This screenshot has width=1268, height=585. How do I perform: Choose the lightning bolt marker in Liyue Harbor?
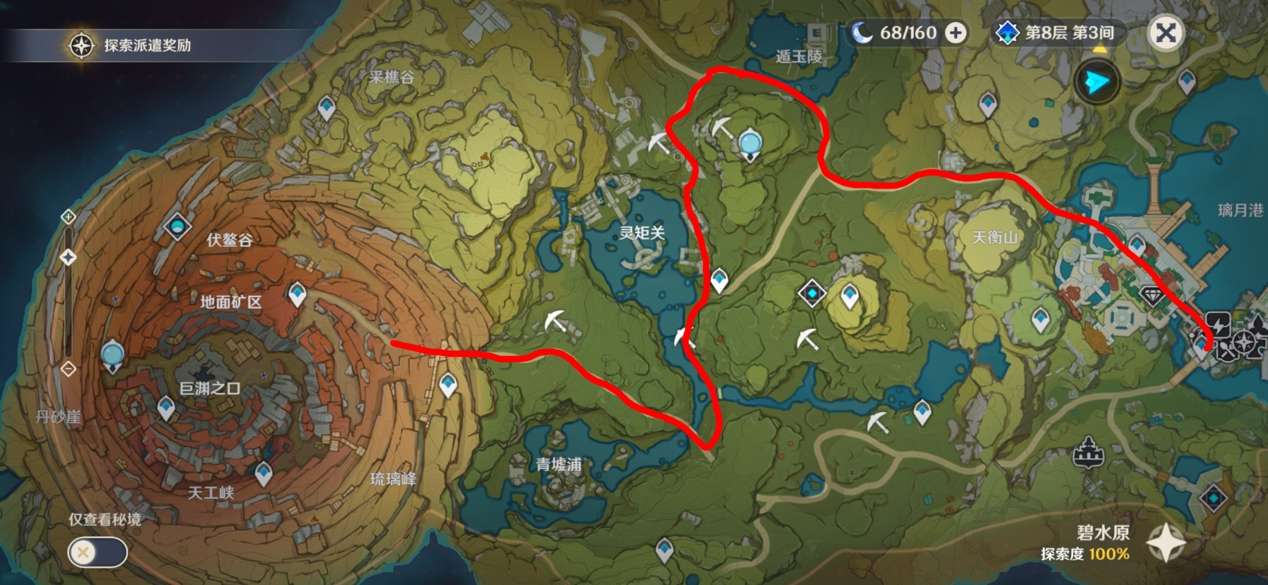(x=1218, y=323)
